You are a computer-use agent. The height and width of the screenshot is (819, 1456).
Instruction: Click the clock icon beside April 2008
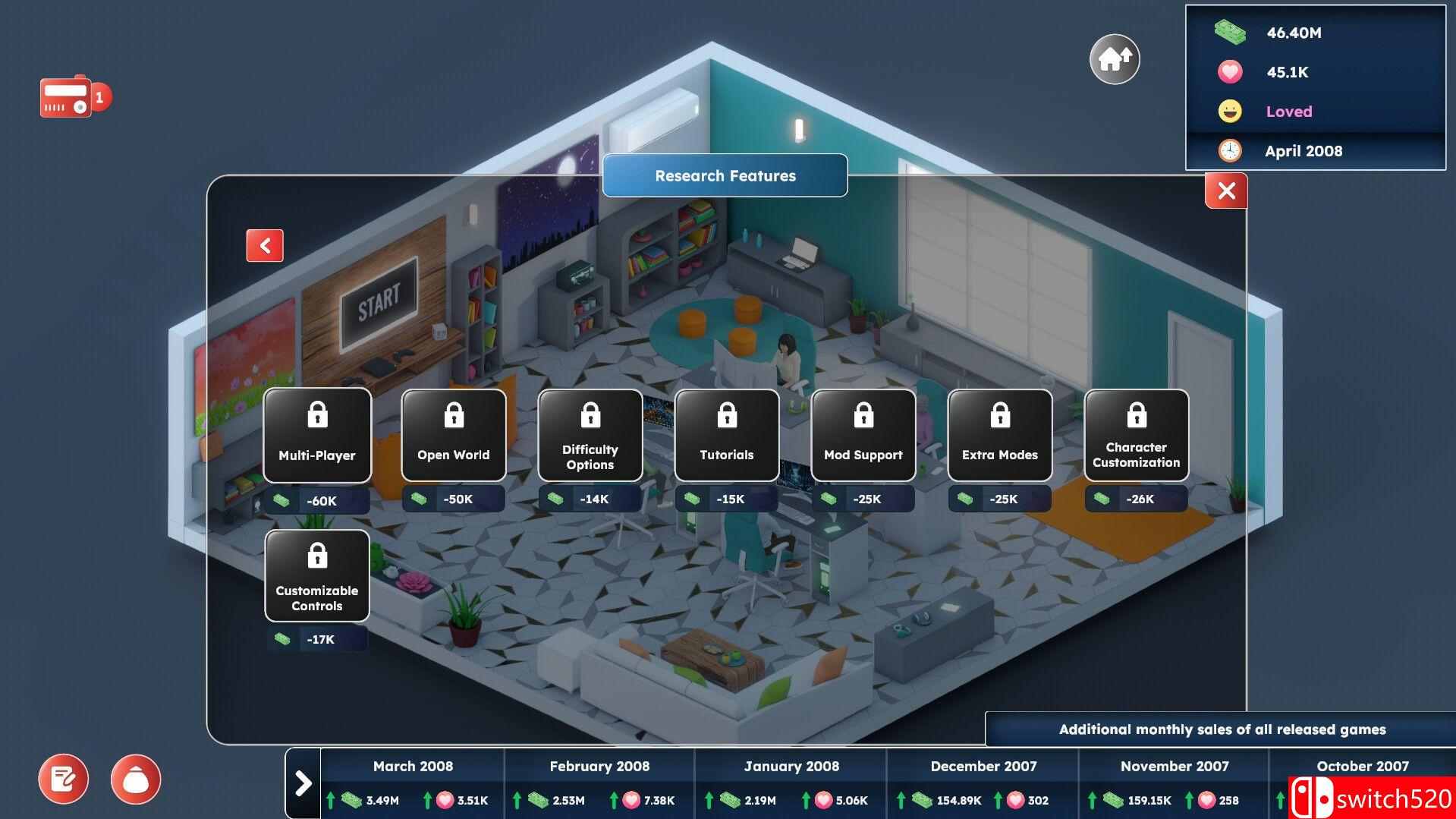1229,150
